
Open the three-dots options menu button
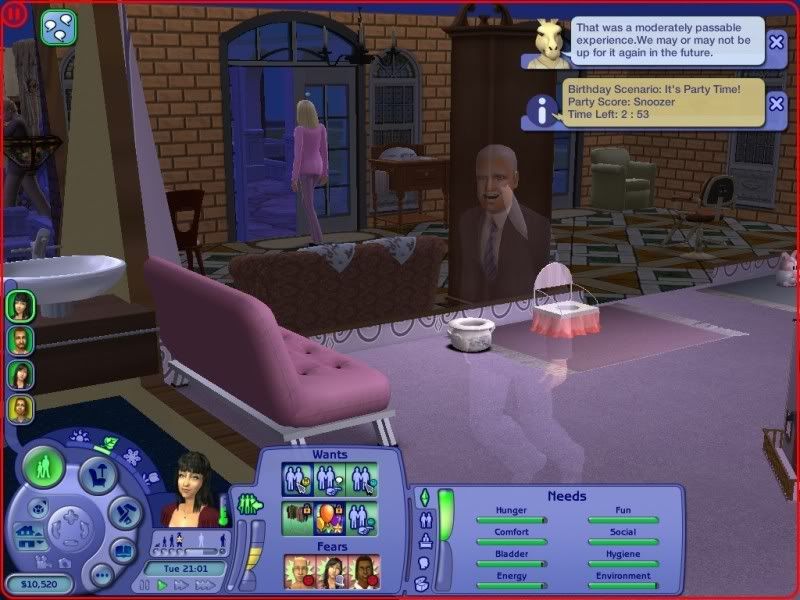[x=101, y=576]
